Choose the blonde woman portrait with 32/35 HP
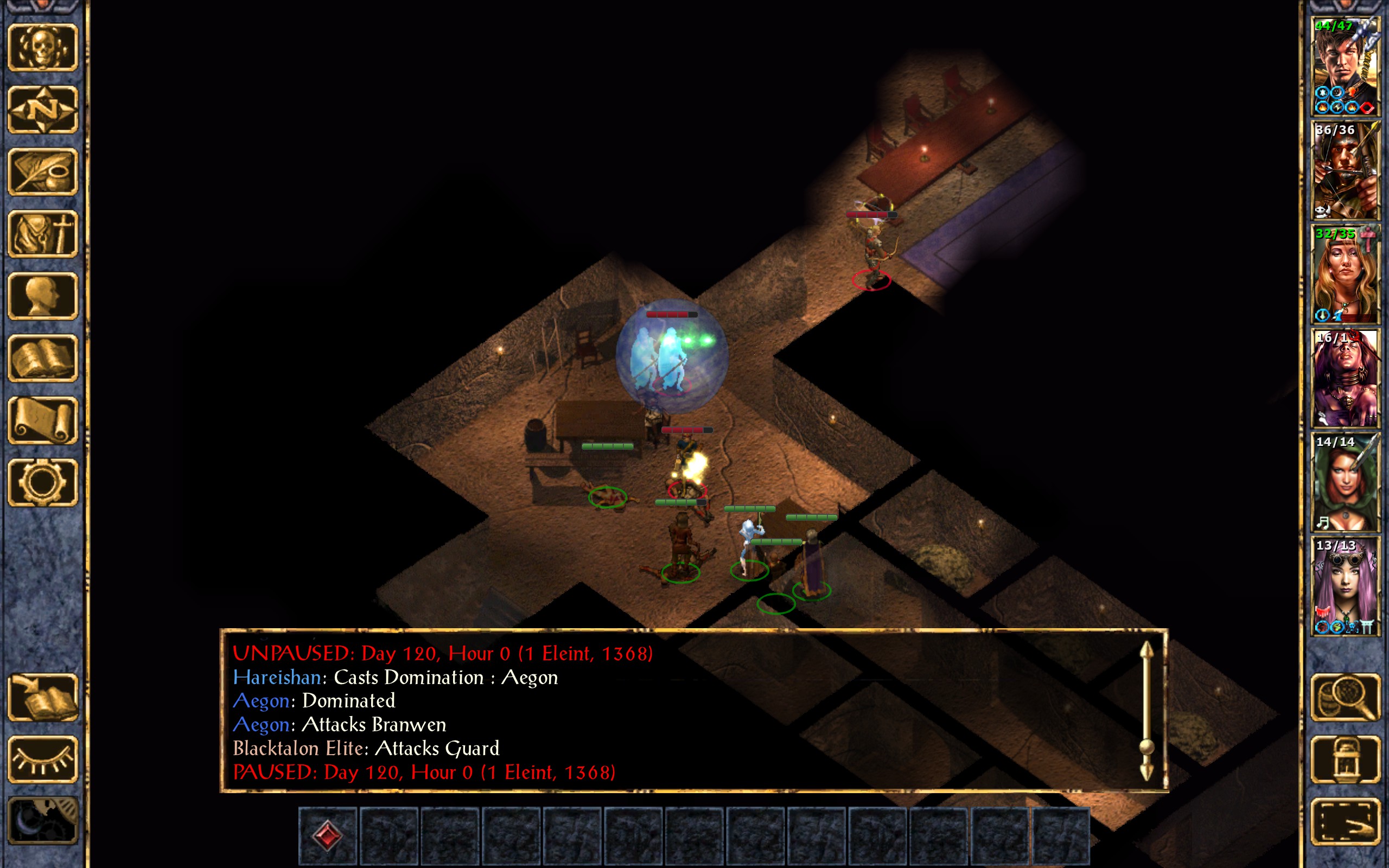 (1345, 275)
